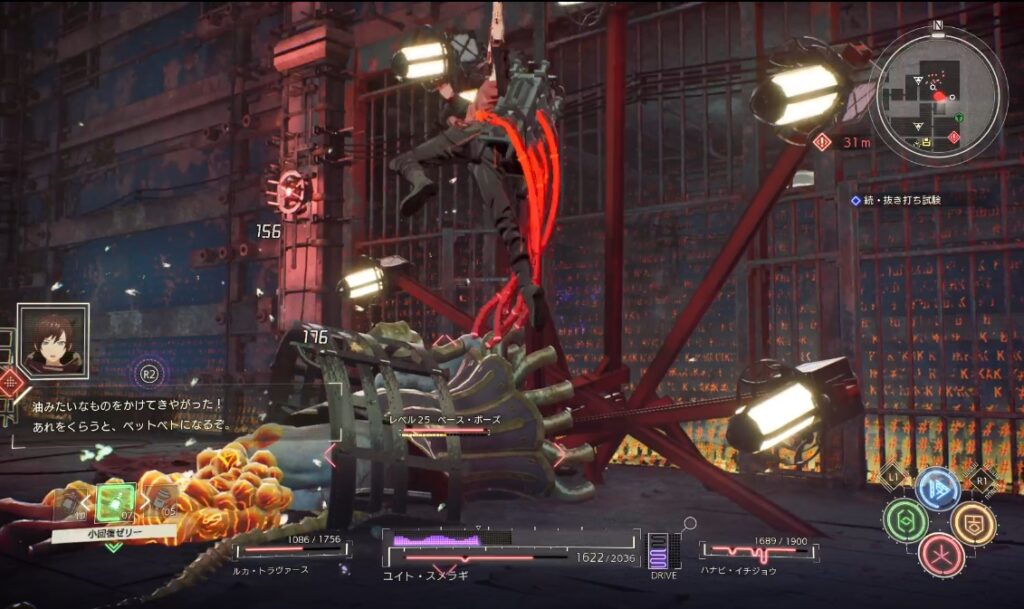Viewport: 1024px width, 609px height.
Task: Activate the red SAS ability icon
Action: pos(939,555)
